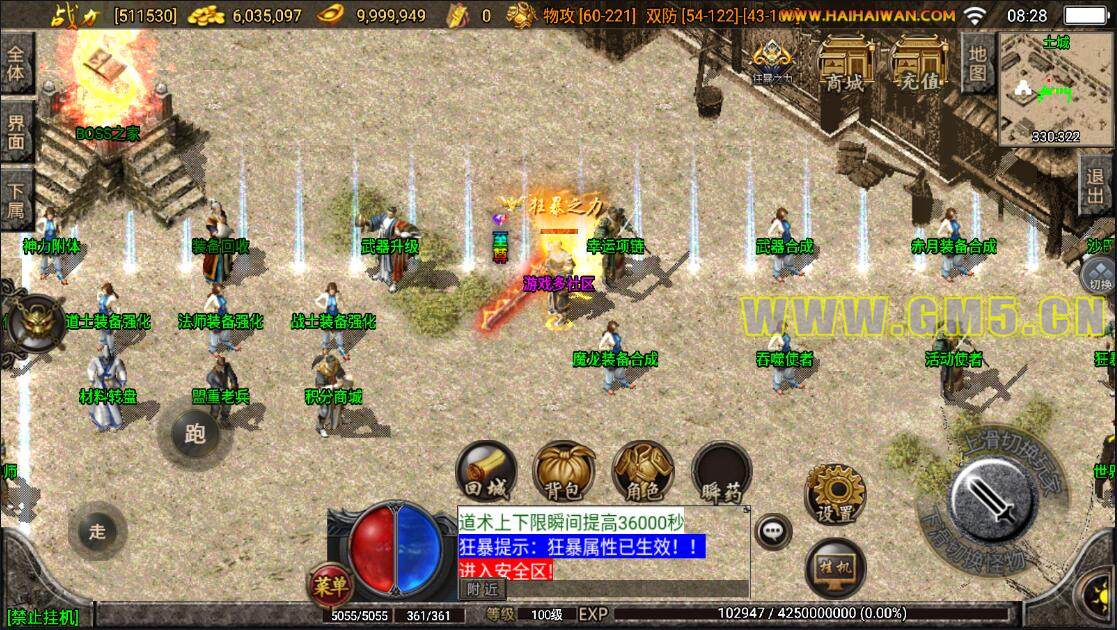Select the 跑 run mode button
The image size is (1117, 630).
(x=195, y=433)
